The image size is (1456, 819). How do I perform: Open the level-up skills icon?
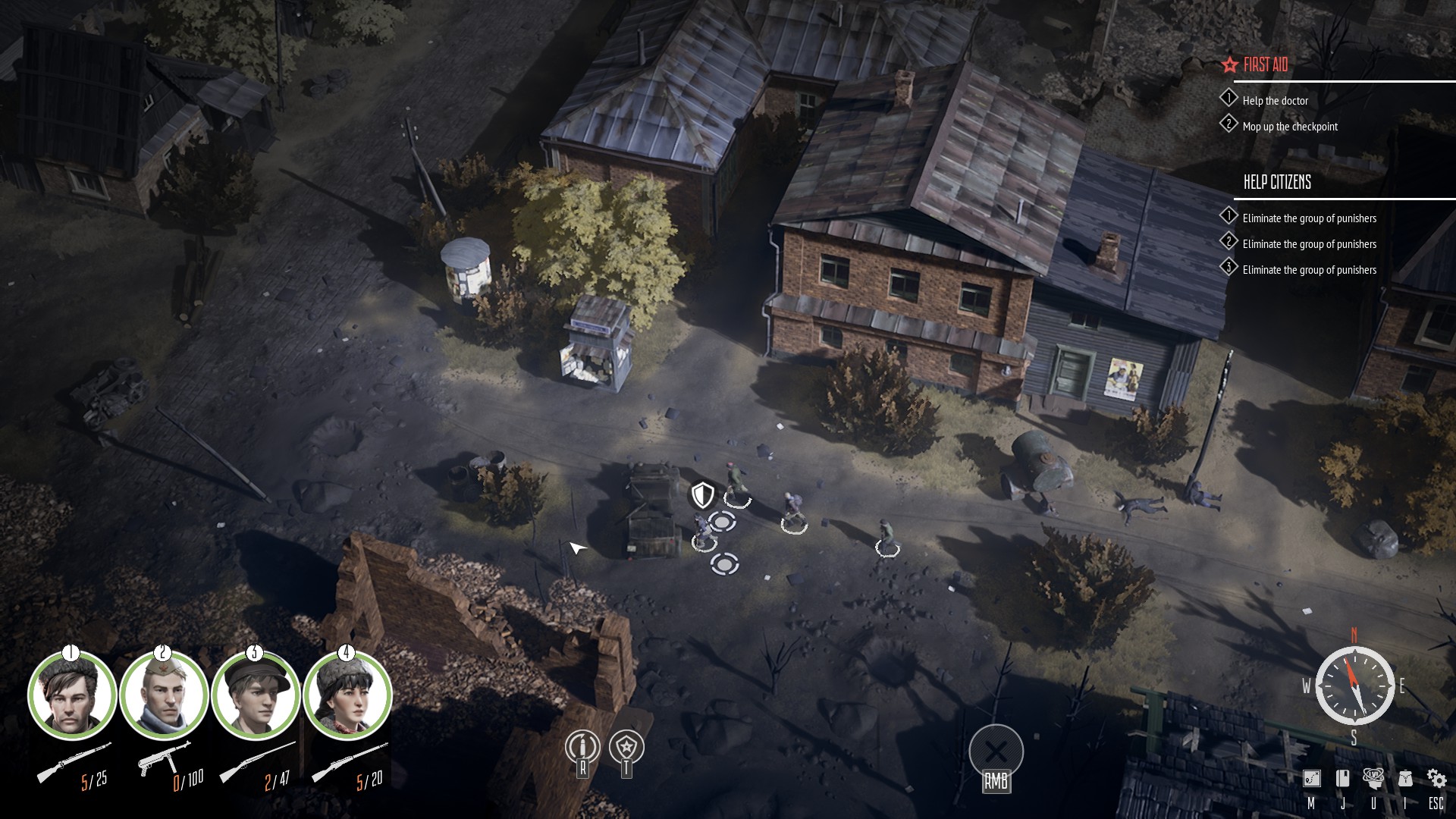tap(1373, 778)
